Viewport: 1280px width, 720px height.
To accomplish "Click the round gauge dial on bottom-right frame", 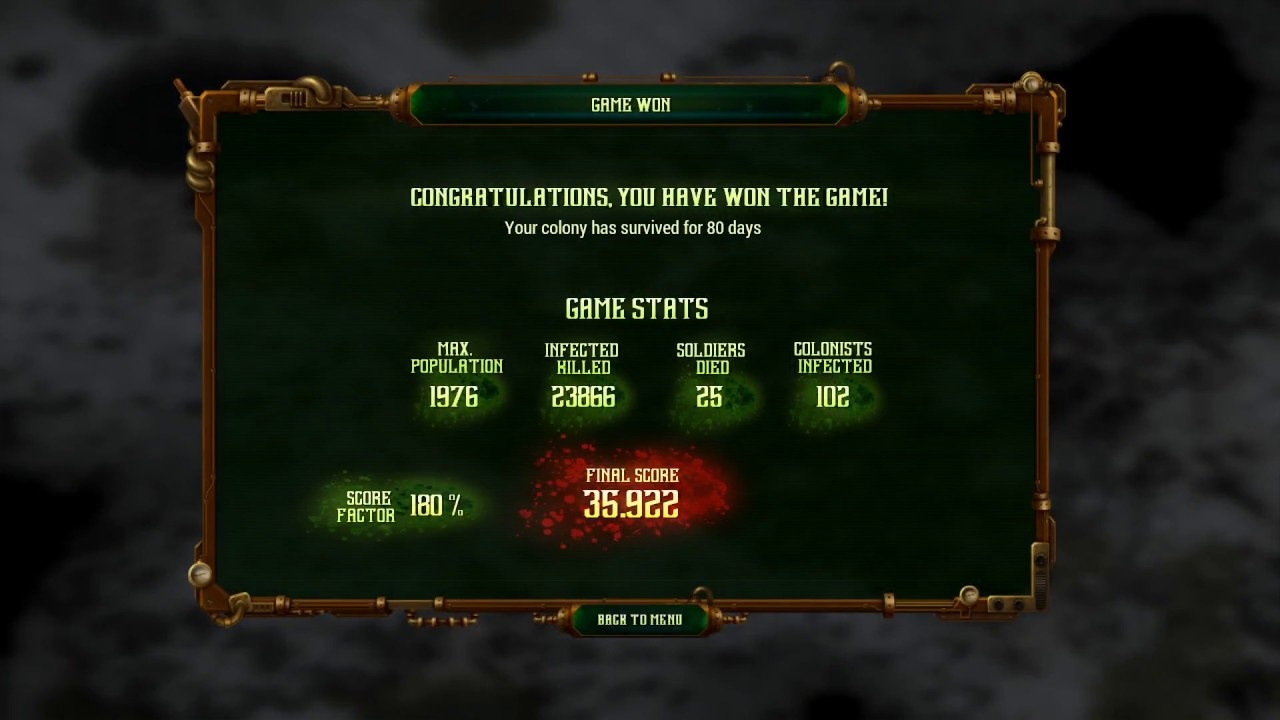I will coord(969,594).
